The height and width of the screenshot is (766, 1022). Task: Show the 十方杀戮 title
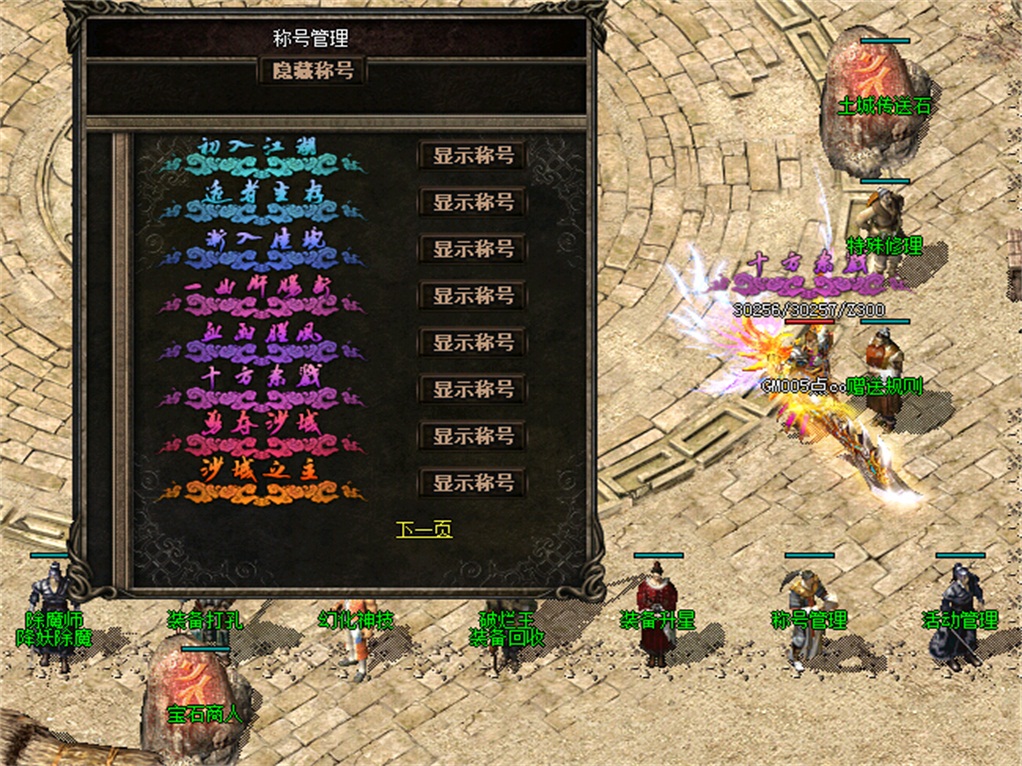(x=473, y=389)
